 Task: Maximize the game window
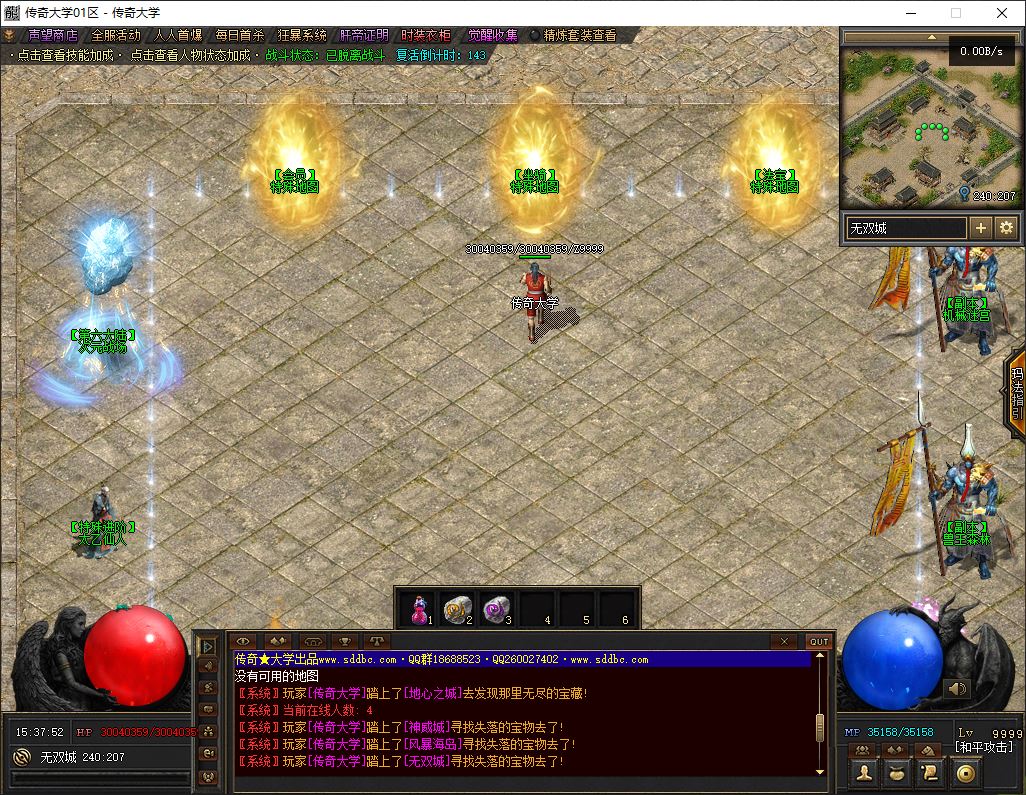pyautogui.click(x=955, y=13)
